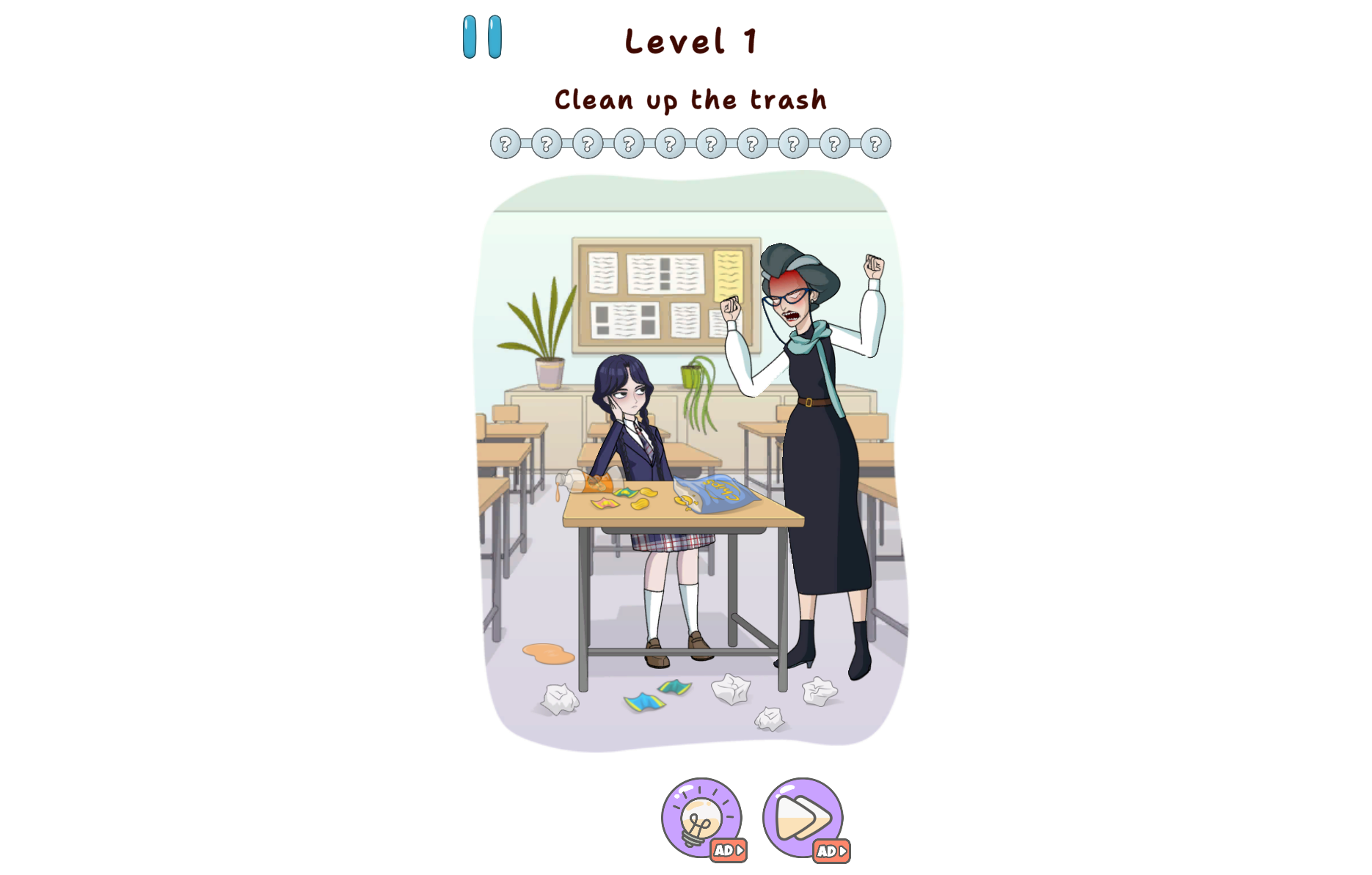Select the juice puddle on the floor
The image size is (1372, 875).
click(550, 653)
